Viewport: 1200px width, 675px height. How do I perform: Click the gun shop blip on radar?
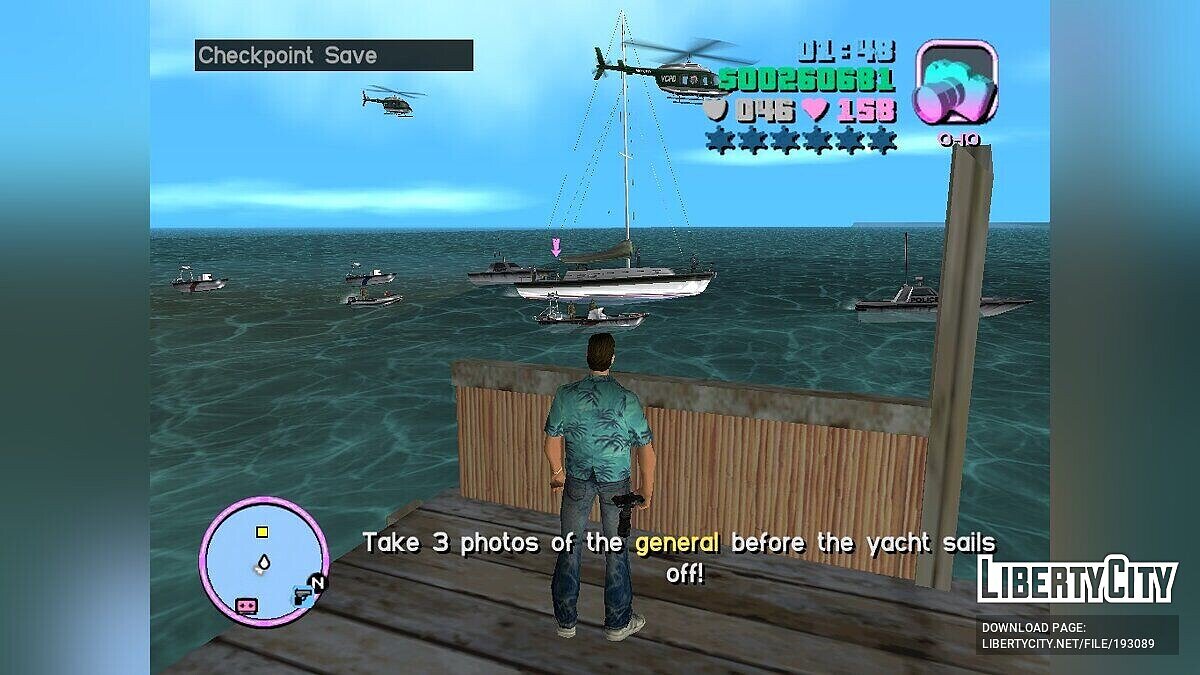click(300, 597)
